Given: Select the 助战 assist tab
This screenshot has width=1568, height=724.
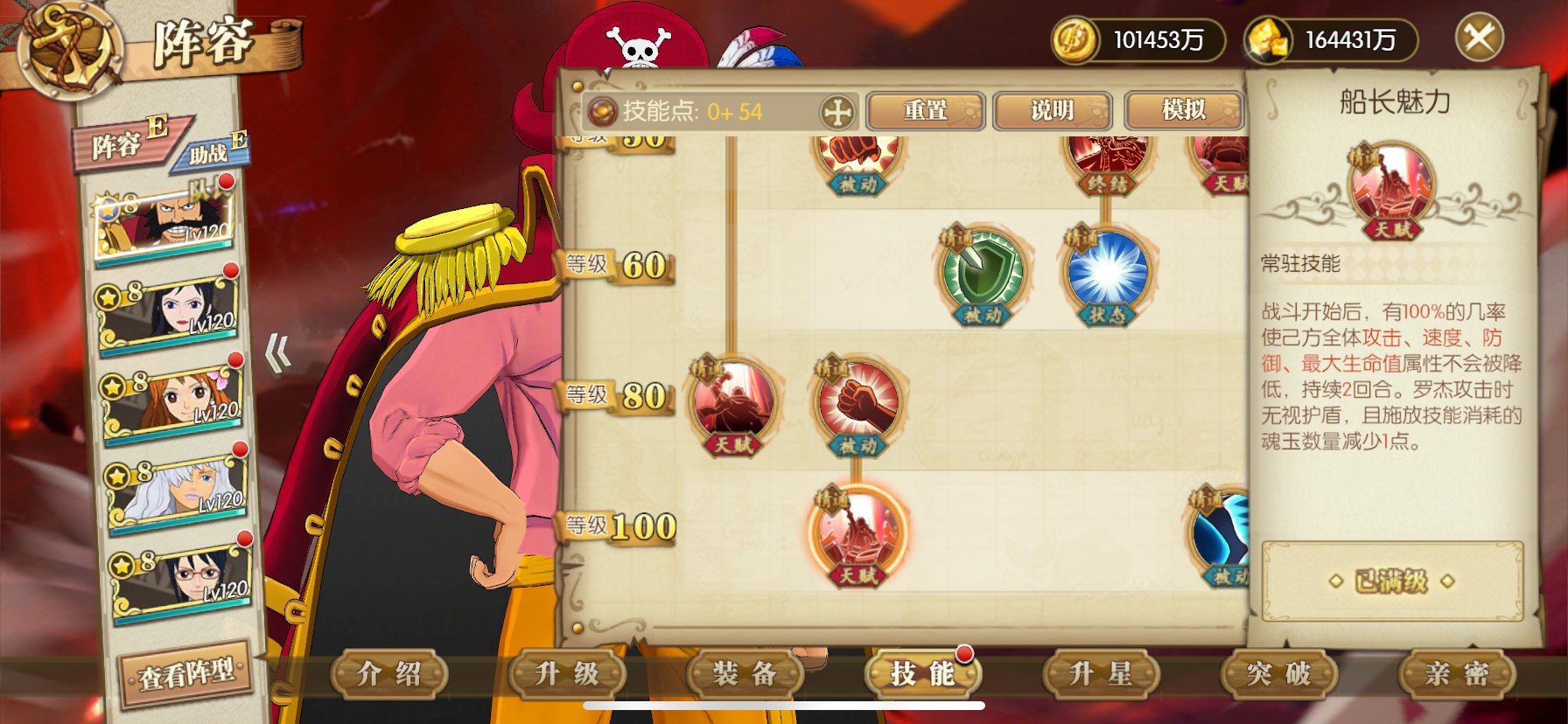Looking at the screenshot, I should tap(210, 152).
